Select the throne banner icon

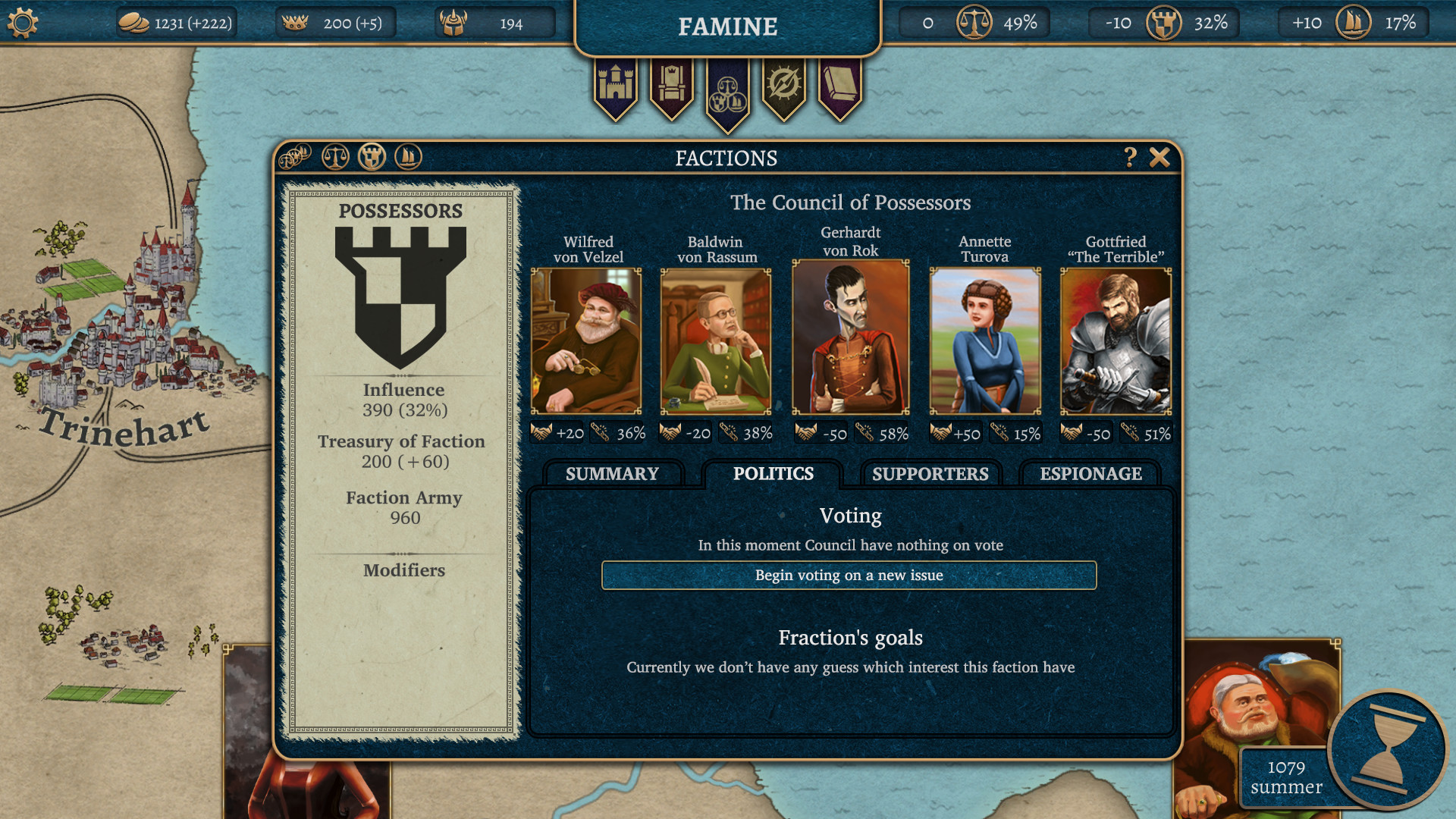672,85
